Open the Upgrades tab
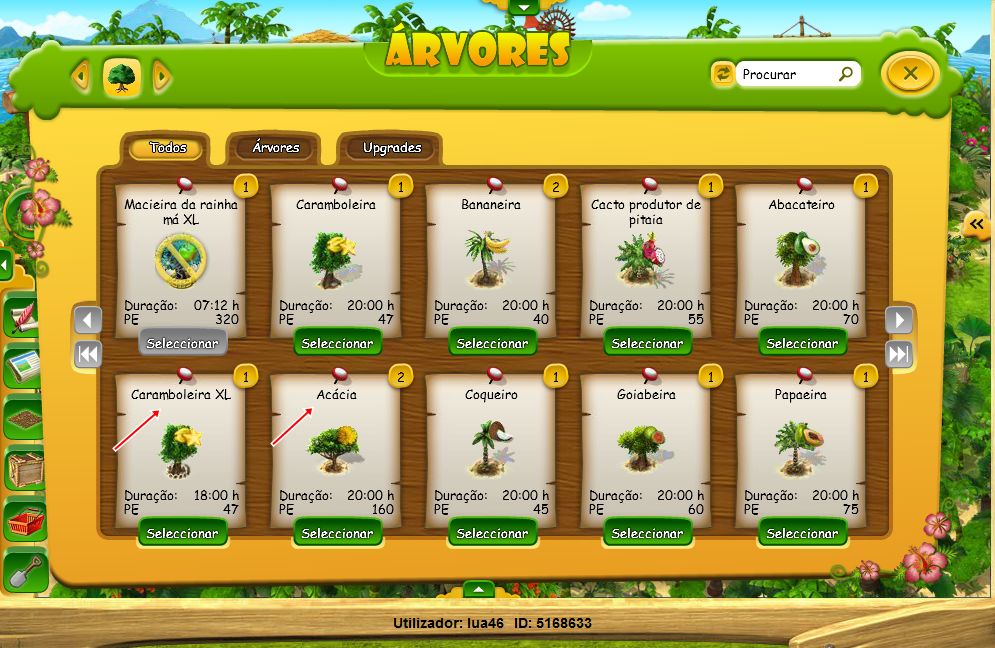Image resolution: width=995 pixels, height=648 pixels. tap(391, 148)
